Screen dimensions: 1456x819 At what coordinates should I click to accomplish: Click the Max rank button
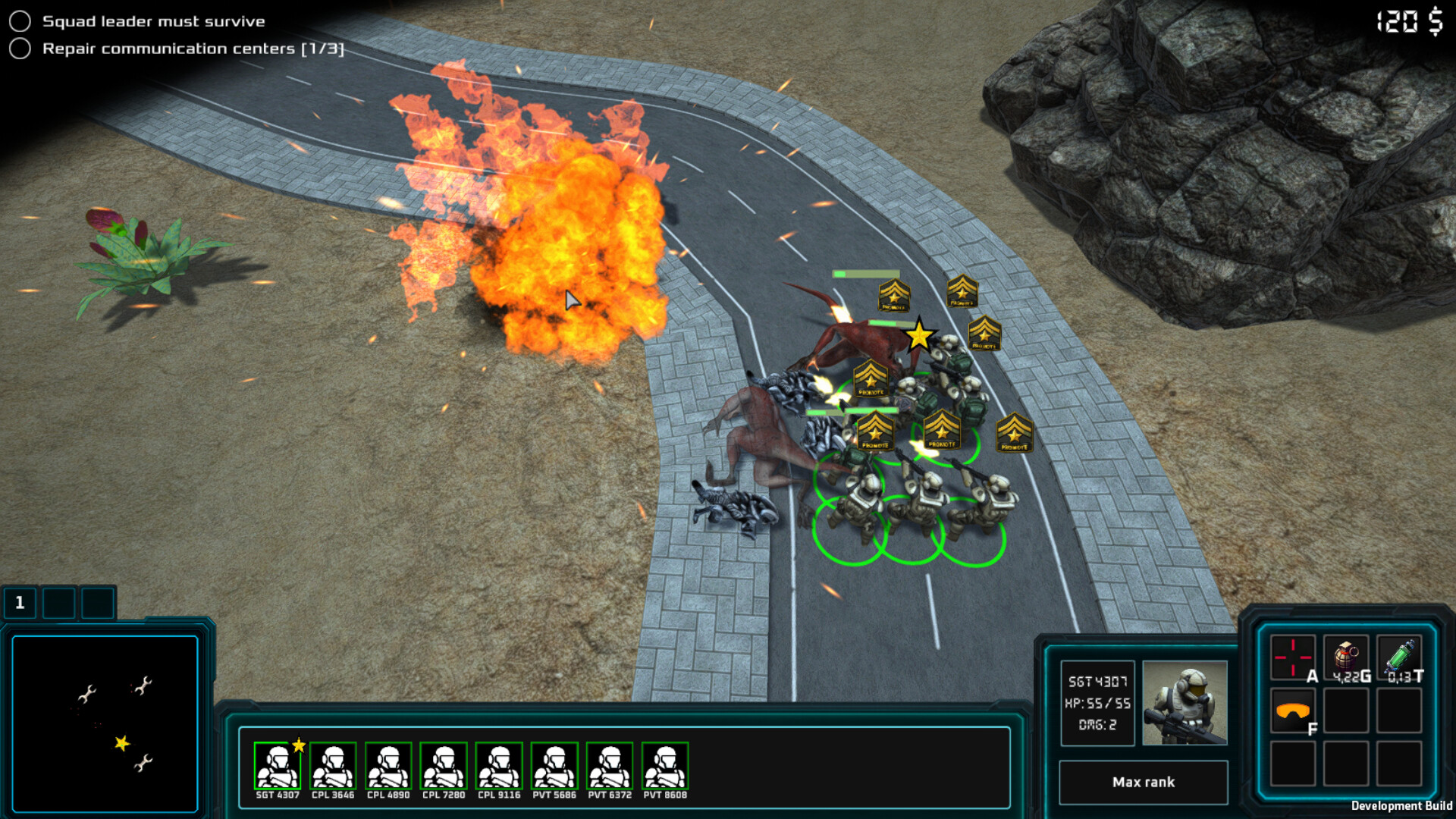pos(1143,782)
